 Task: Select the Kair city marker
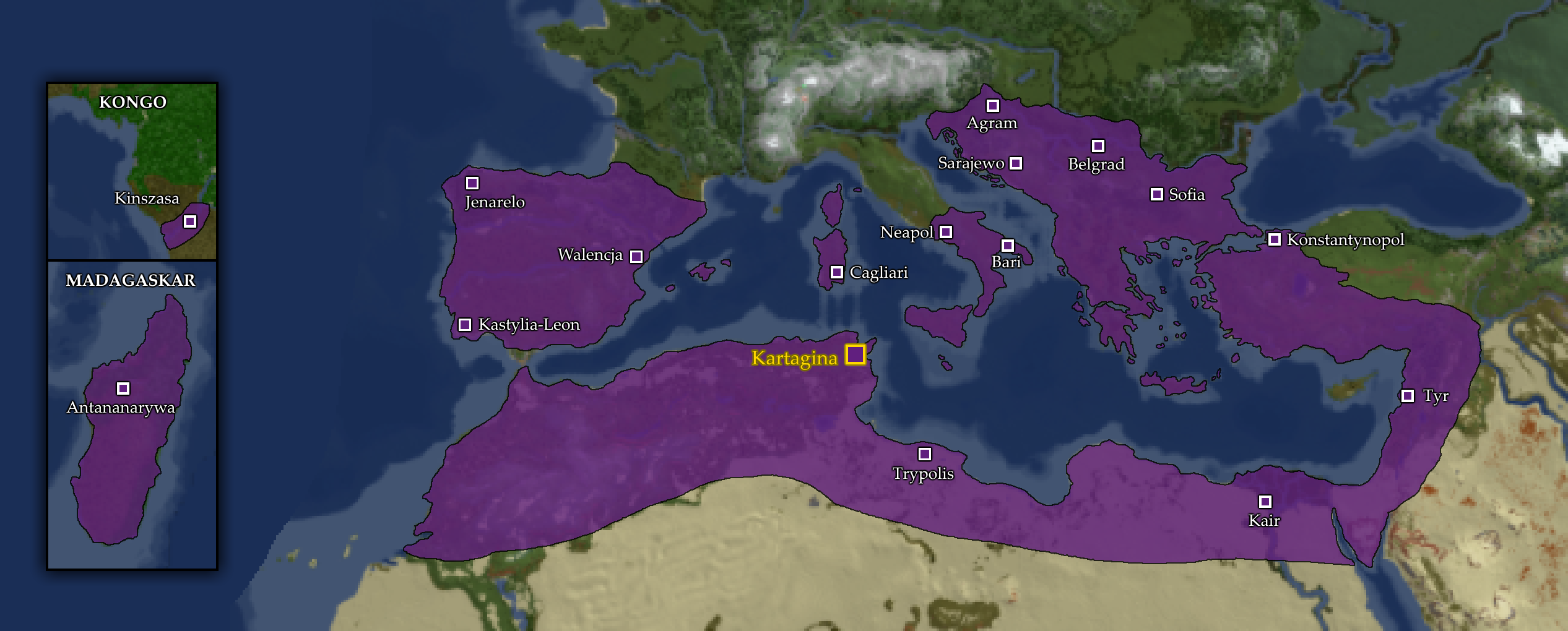[x=1265, y=501]
